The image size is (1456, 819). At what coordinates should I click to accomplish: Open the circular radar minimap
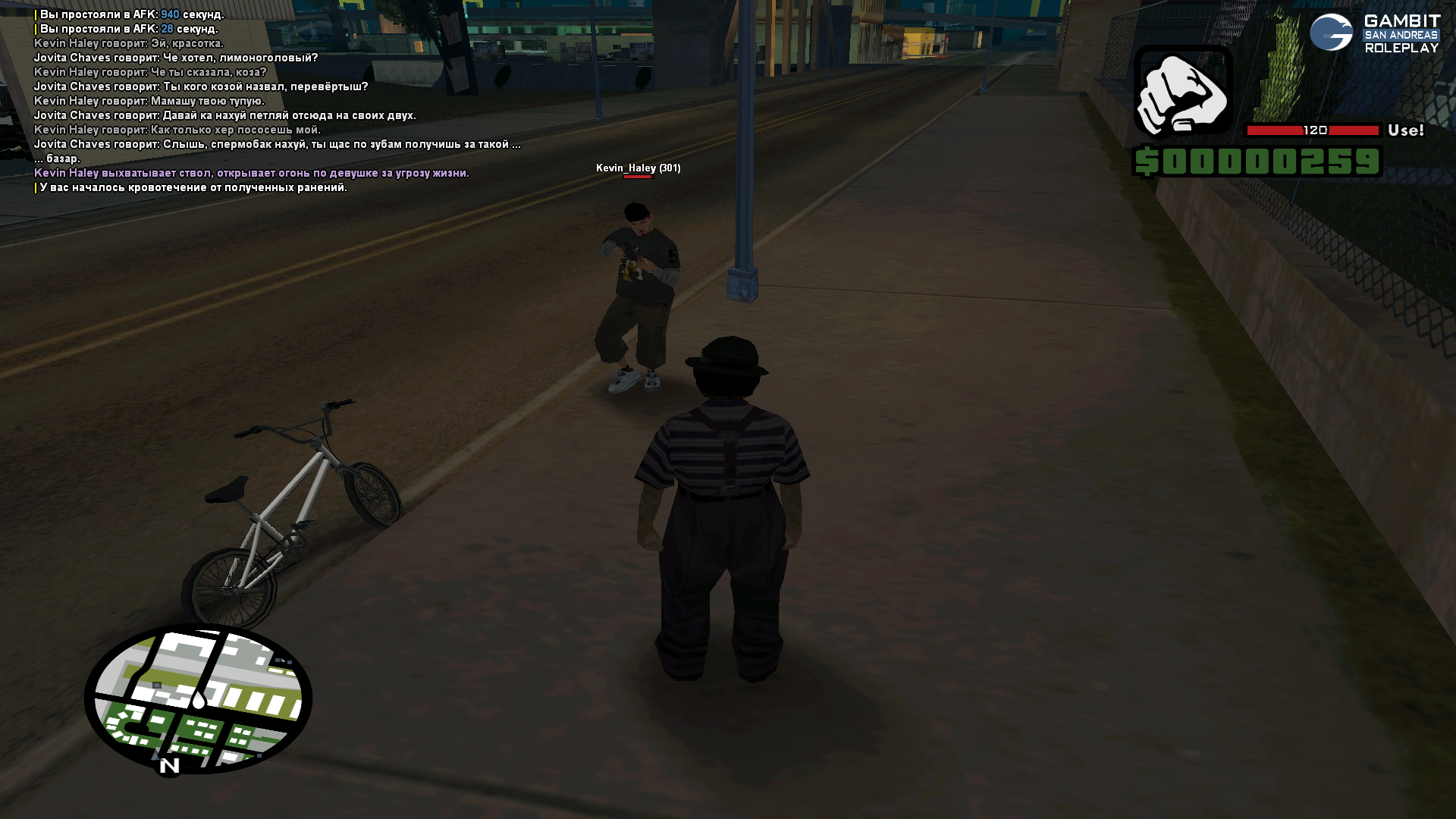tap(199, 698)
